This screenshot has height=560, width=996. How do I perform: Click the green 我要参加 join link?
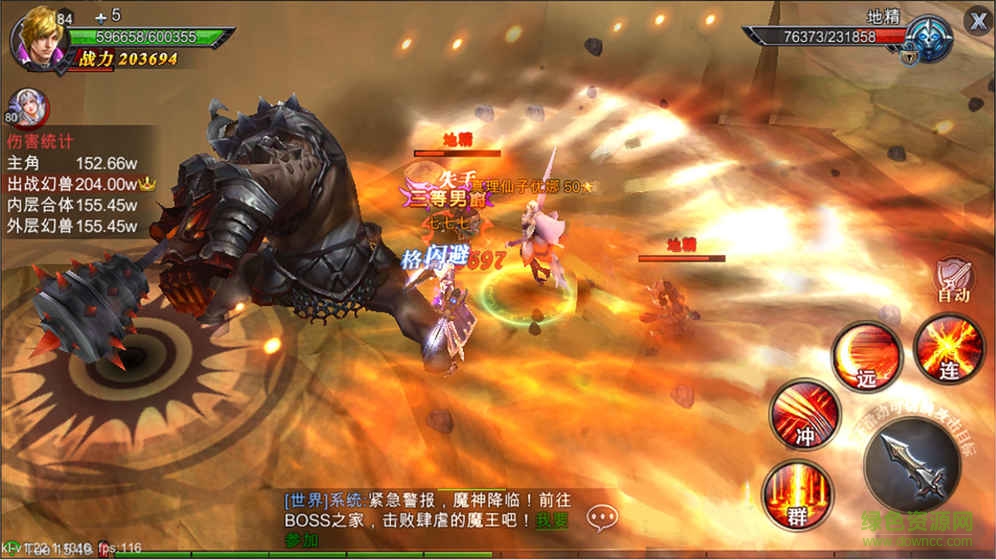[x=552, y=520]
